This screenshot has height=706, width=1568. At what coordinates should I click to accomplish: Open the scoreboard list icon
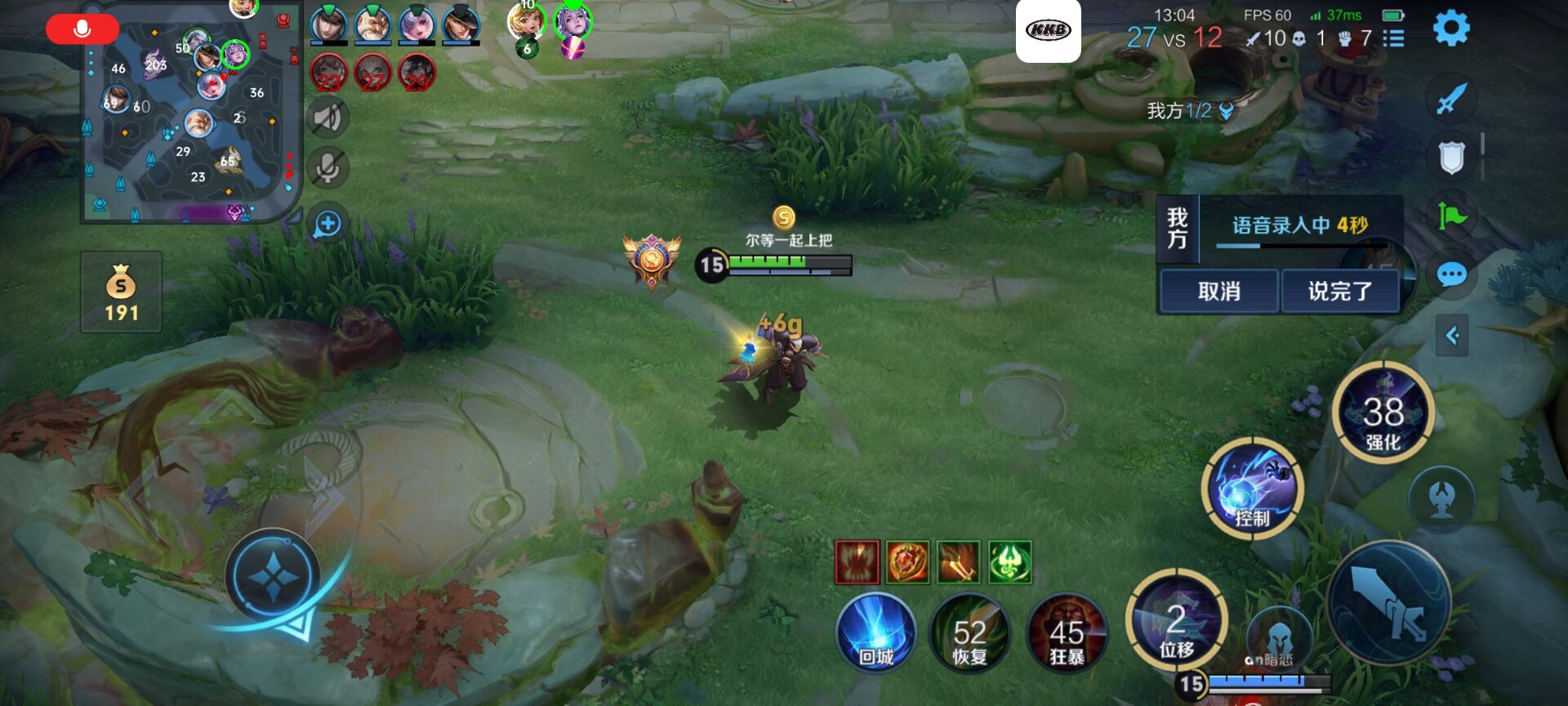pyautogui.click(x=1393, y=38)
